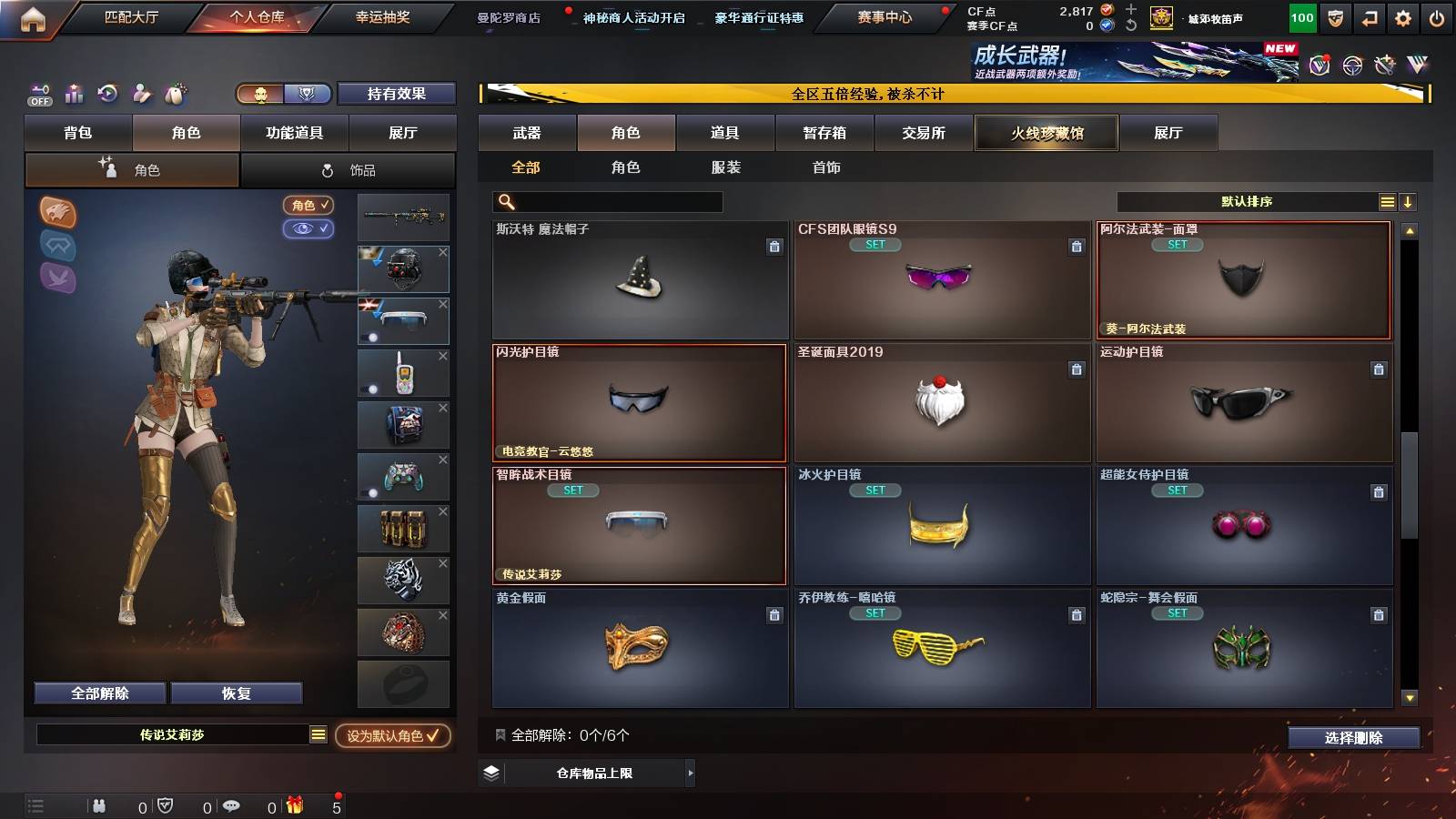Viewport: 1456px width, 819px height.
Task: Click the ranking bar-chart icon in left toolbar
Action: click(x=75, y=94)
